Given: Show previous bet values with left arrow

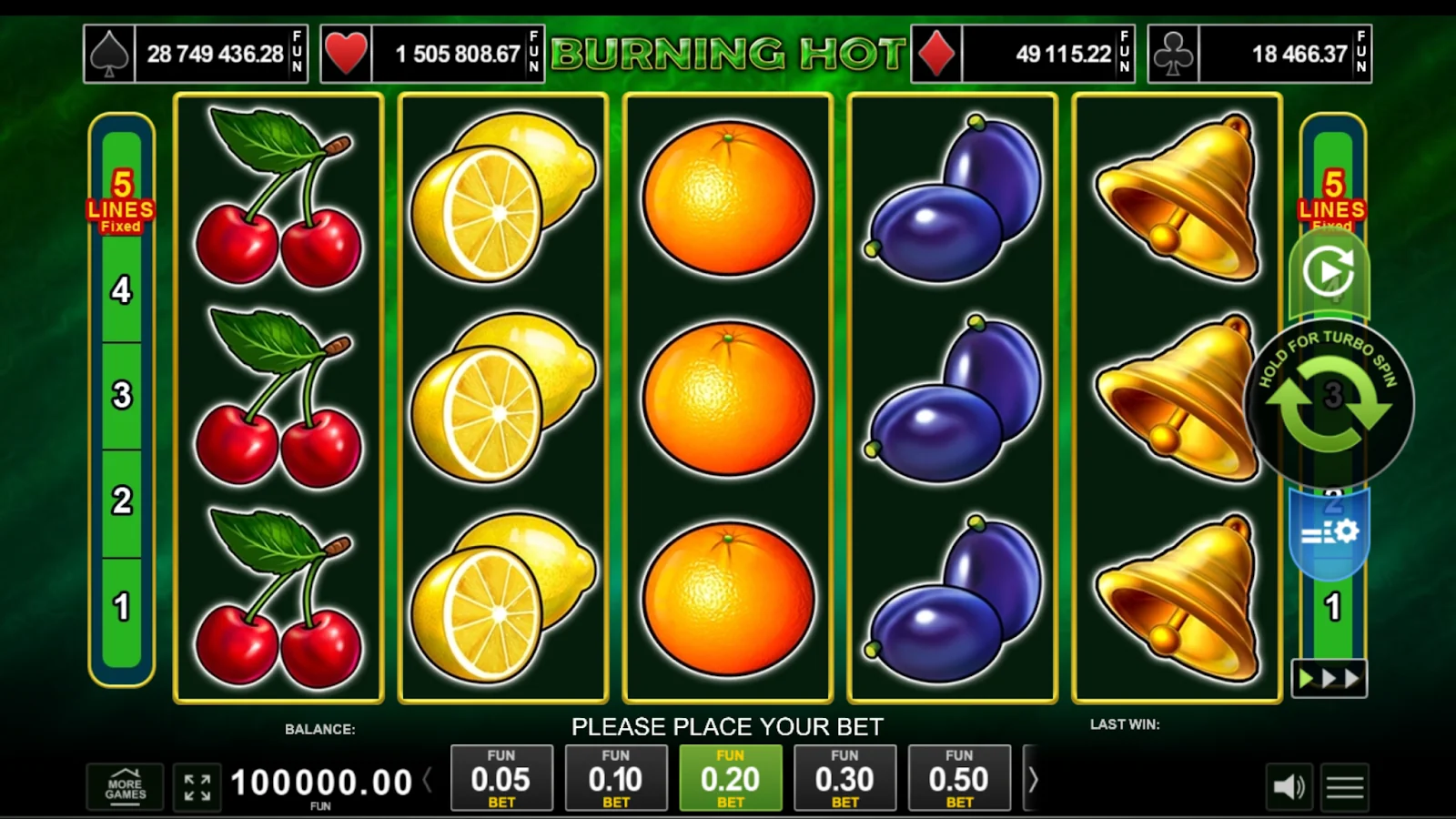Looking at the screenshot, I should (428, 780).
